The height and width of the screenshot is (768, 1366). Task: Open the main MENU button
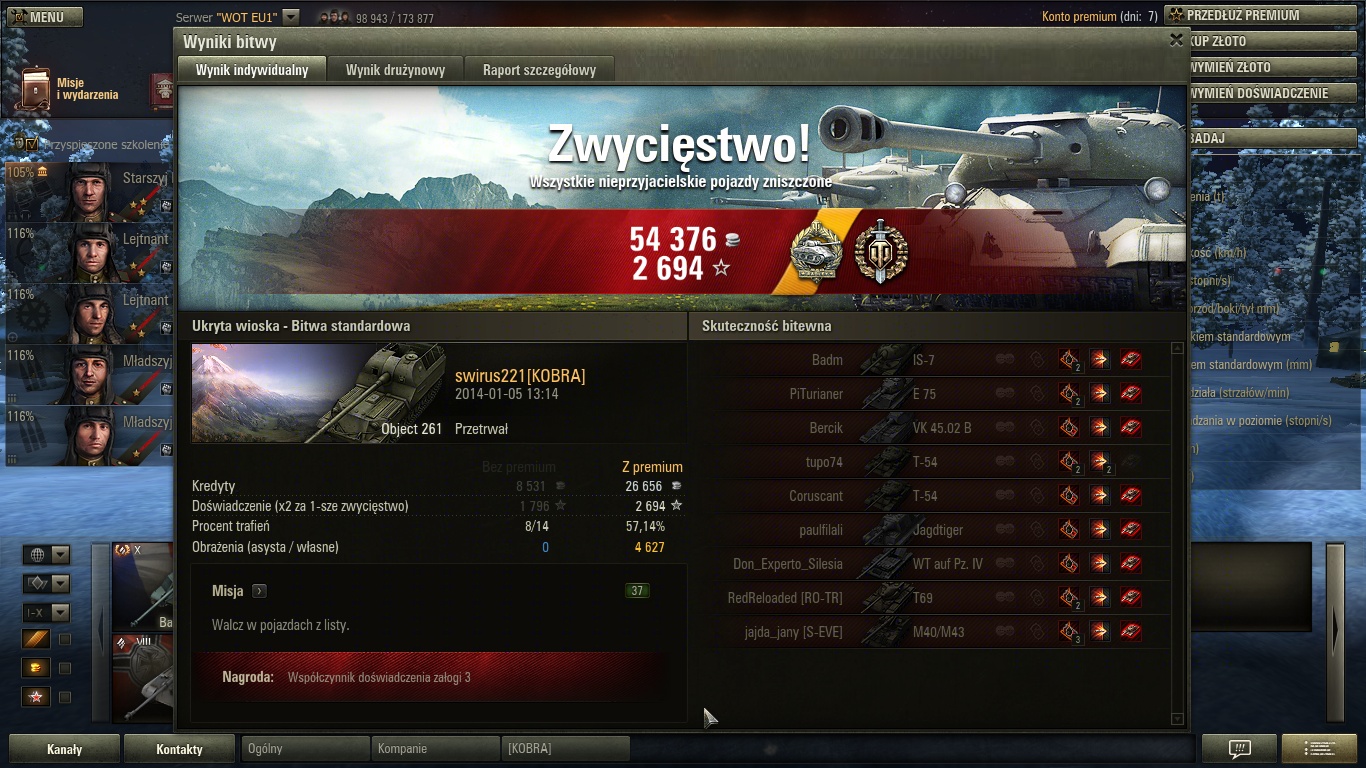(44, 17)
